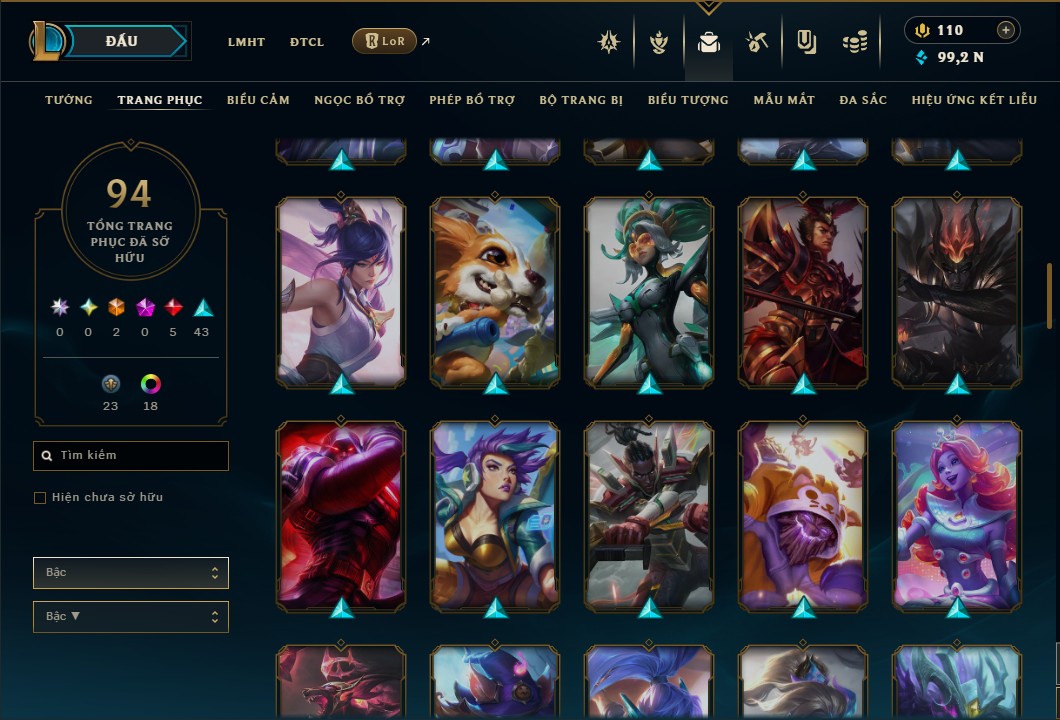Open the LoR external link
1060x720 pixels.
pos(385,41)
